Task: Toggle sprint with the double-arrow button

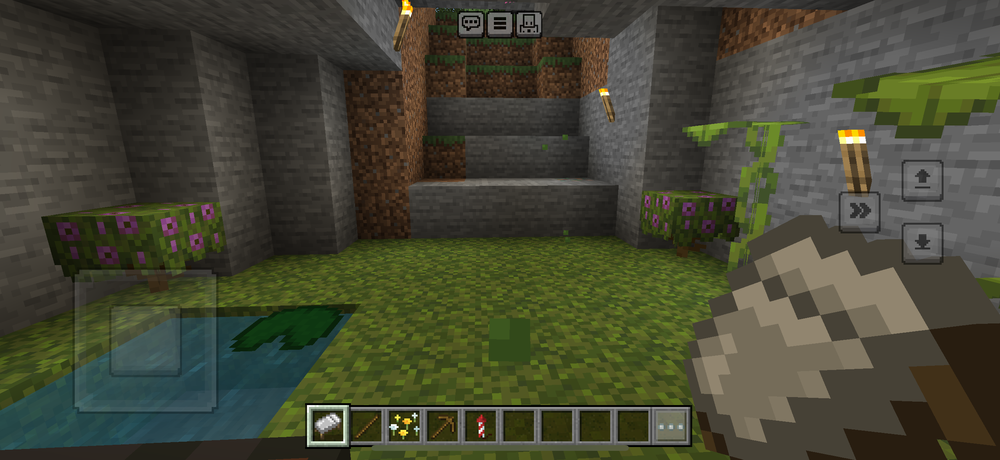Action: tap(859, 211)
